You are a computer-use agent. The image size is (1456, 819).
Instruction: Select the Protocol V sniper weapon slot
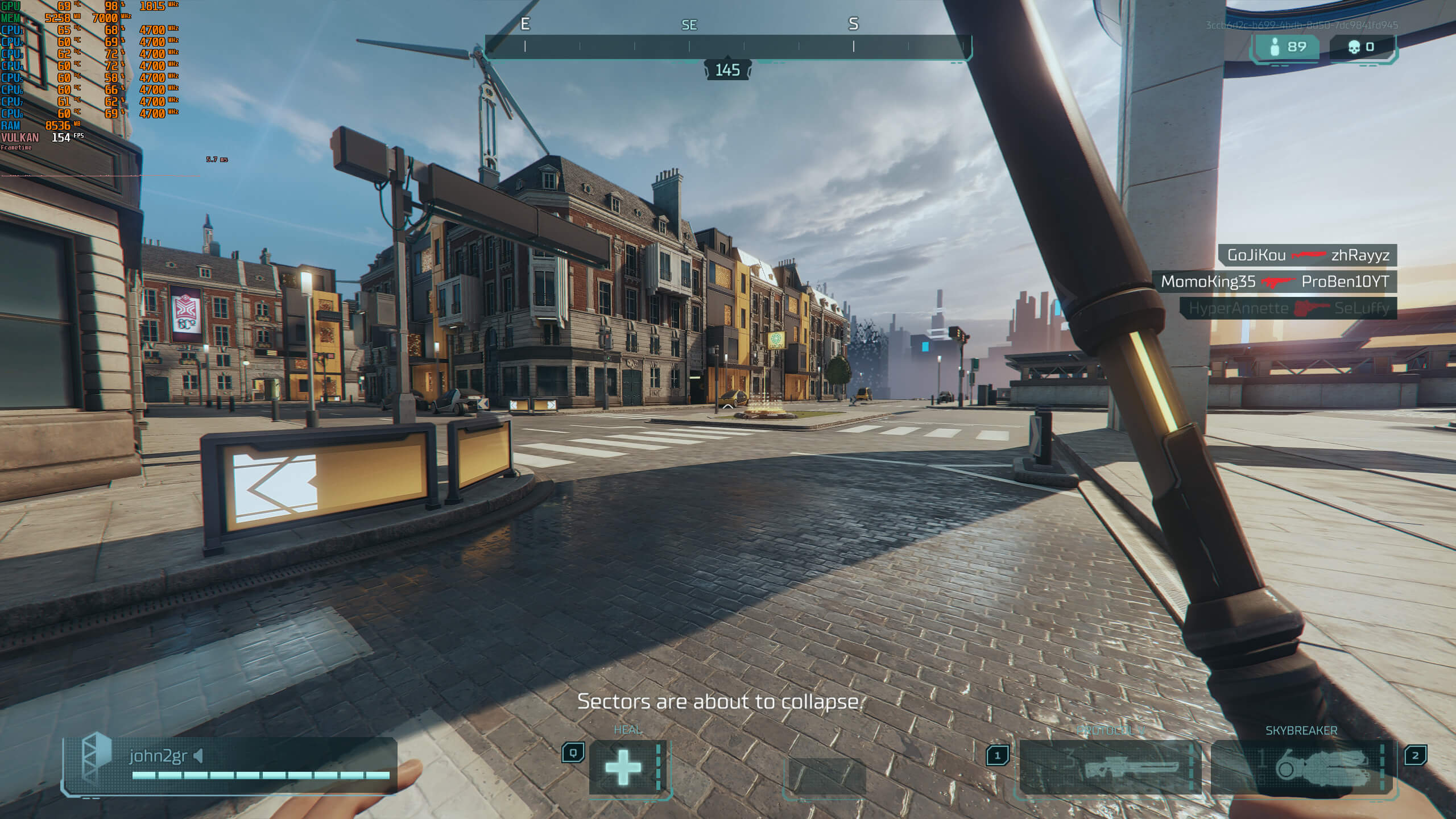click(x=1109, y=768)
